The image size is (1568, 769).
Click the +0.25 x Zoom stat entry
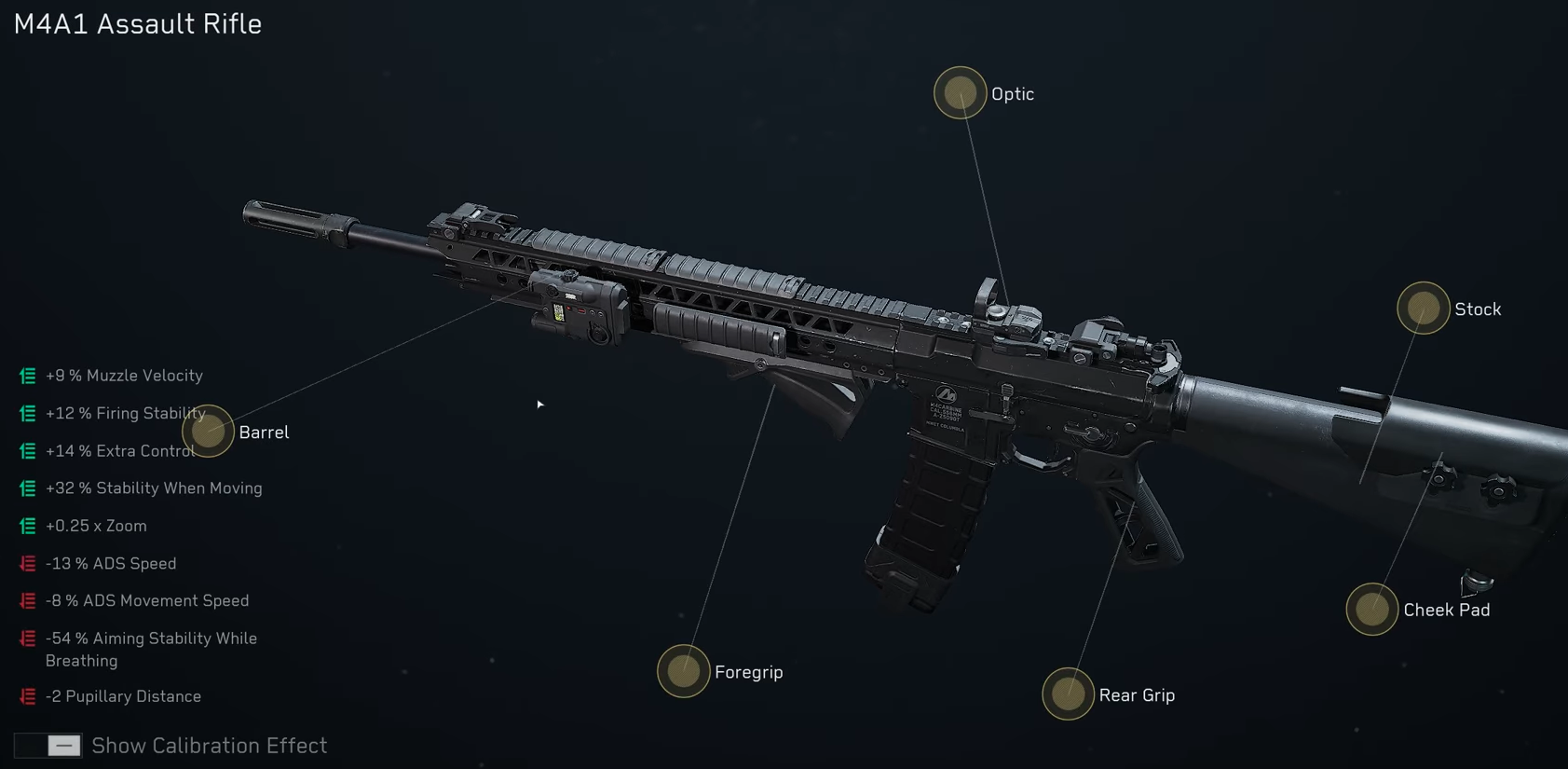click(96, 525)
